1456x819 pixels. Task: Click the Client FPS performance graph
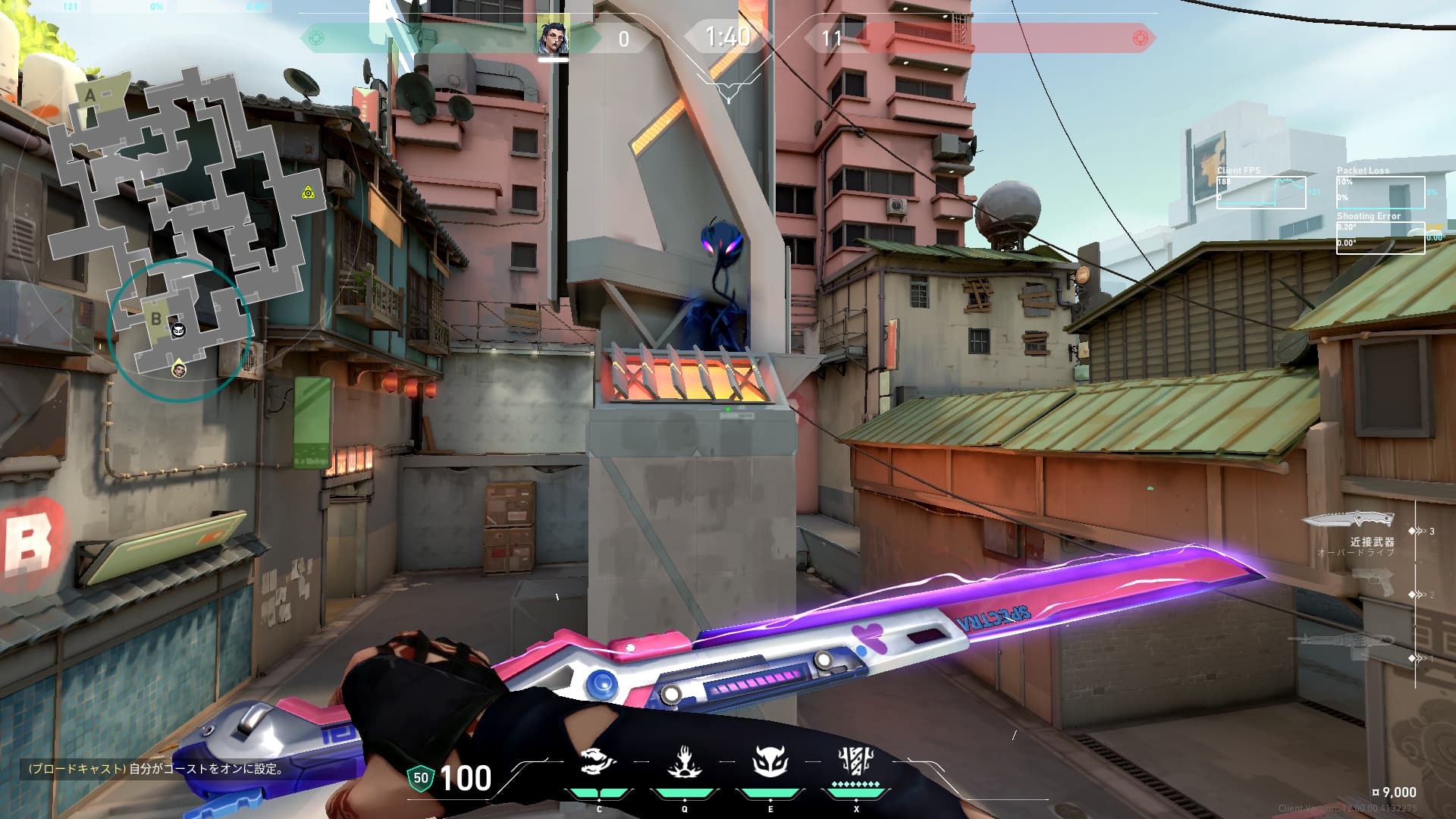[x=1261, y=193]
